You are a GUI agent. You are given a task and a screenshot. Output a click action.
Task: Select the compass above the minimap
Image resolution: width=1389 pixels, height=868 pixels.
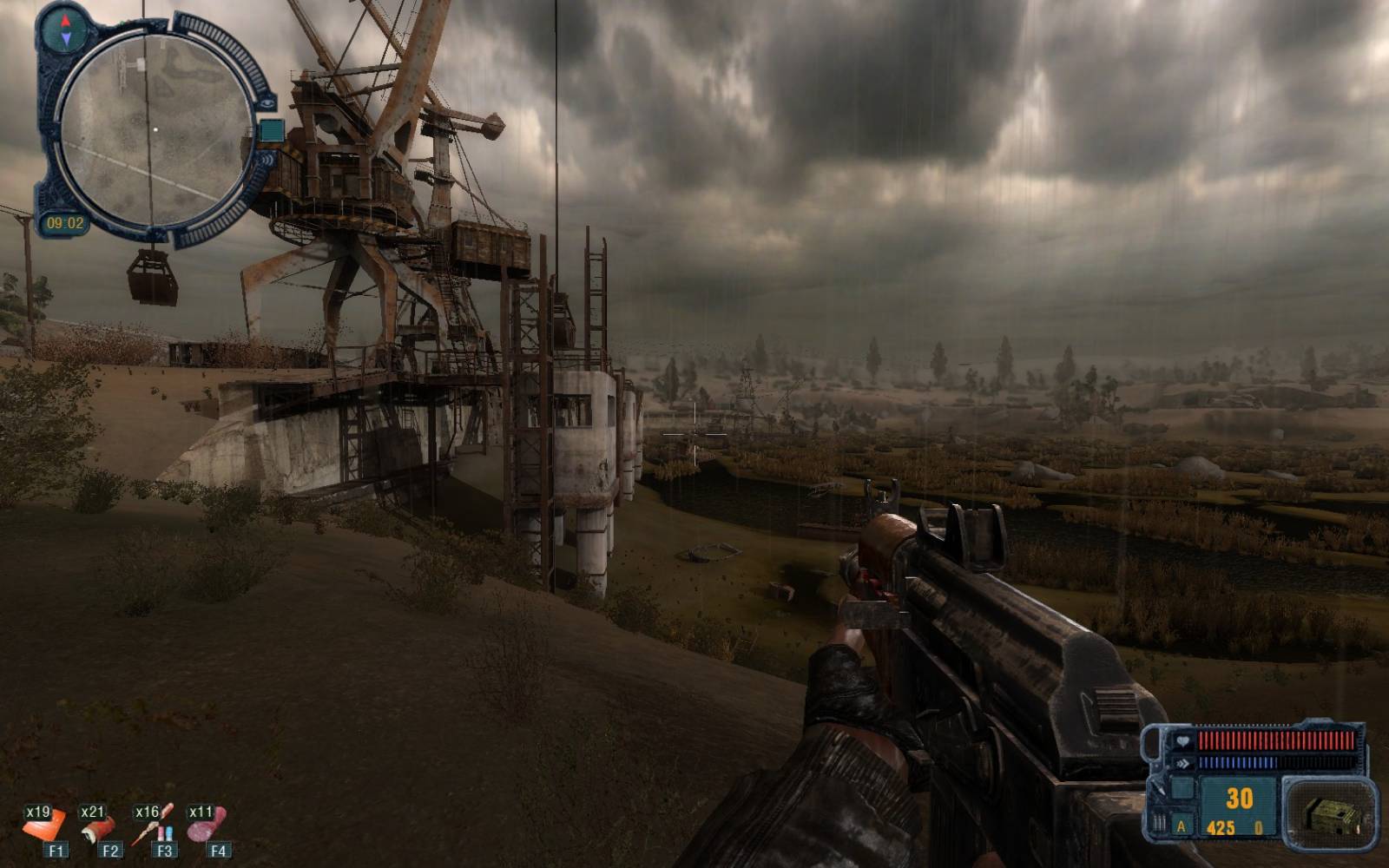point(67,28)
